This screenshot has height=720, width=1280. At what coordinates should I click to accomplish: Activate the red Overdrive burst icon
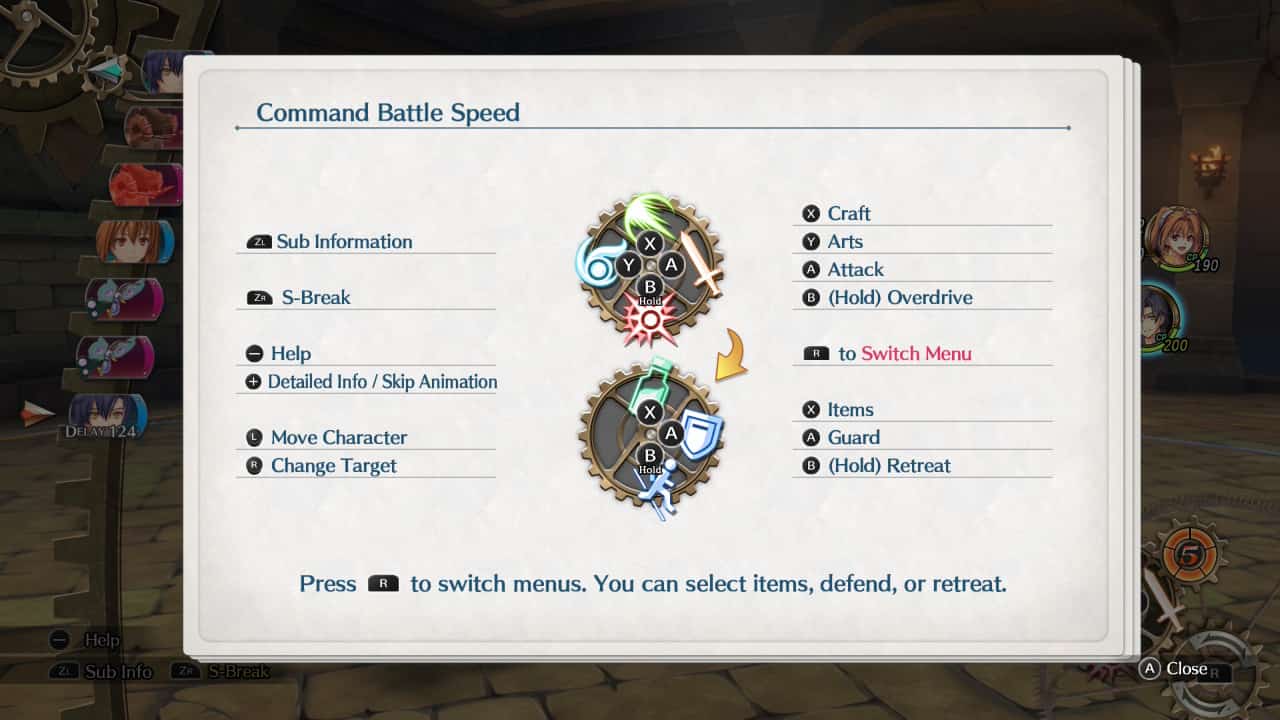(650, 320)
